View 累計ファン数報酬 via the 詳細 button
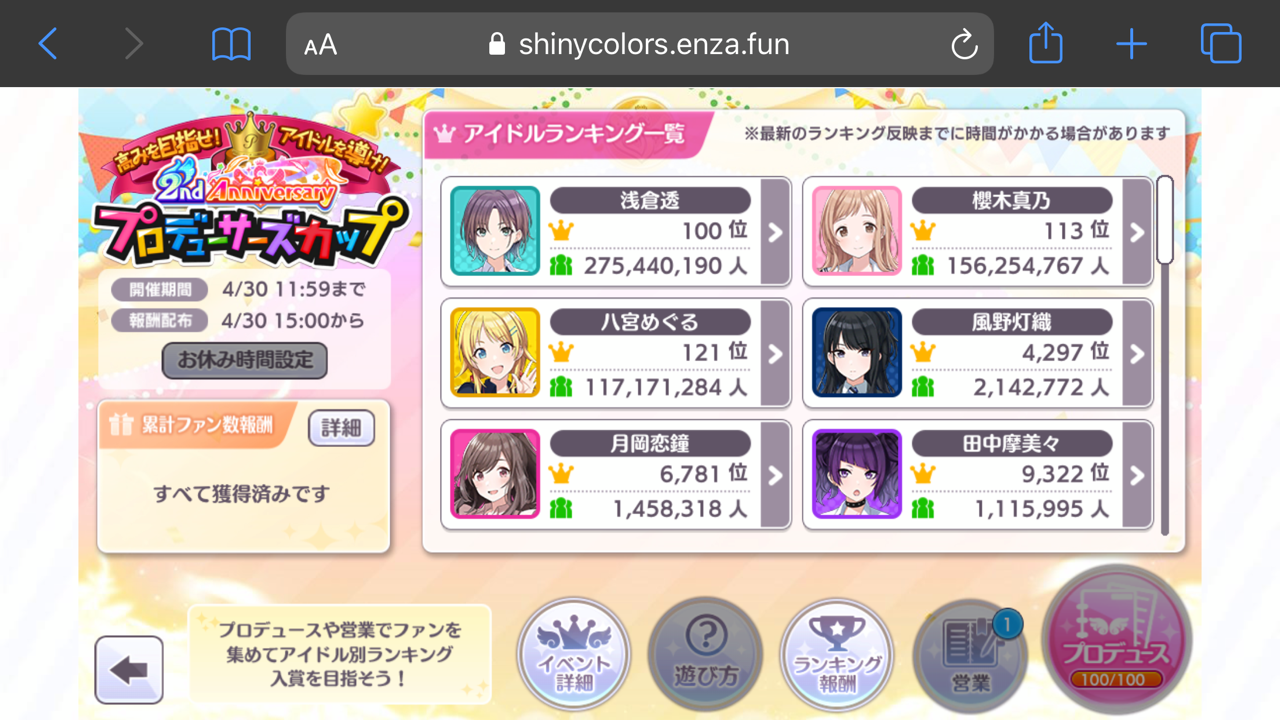This screenshot has height=720, width=1280. point(341,428)
